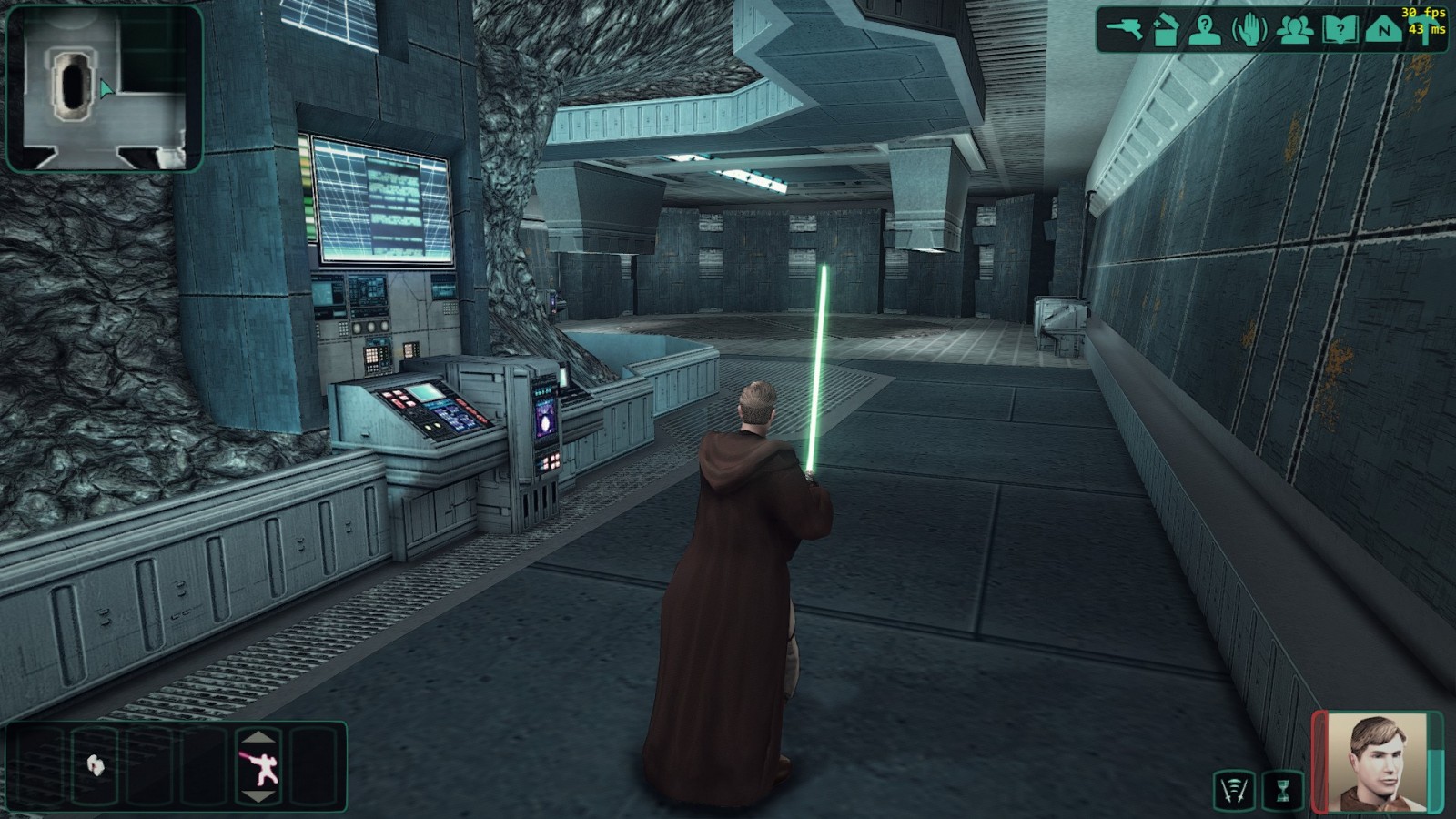Click the minimap in the corner
Viewport: 1456px width, 819px height.
(x=104, y=88)
